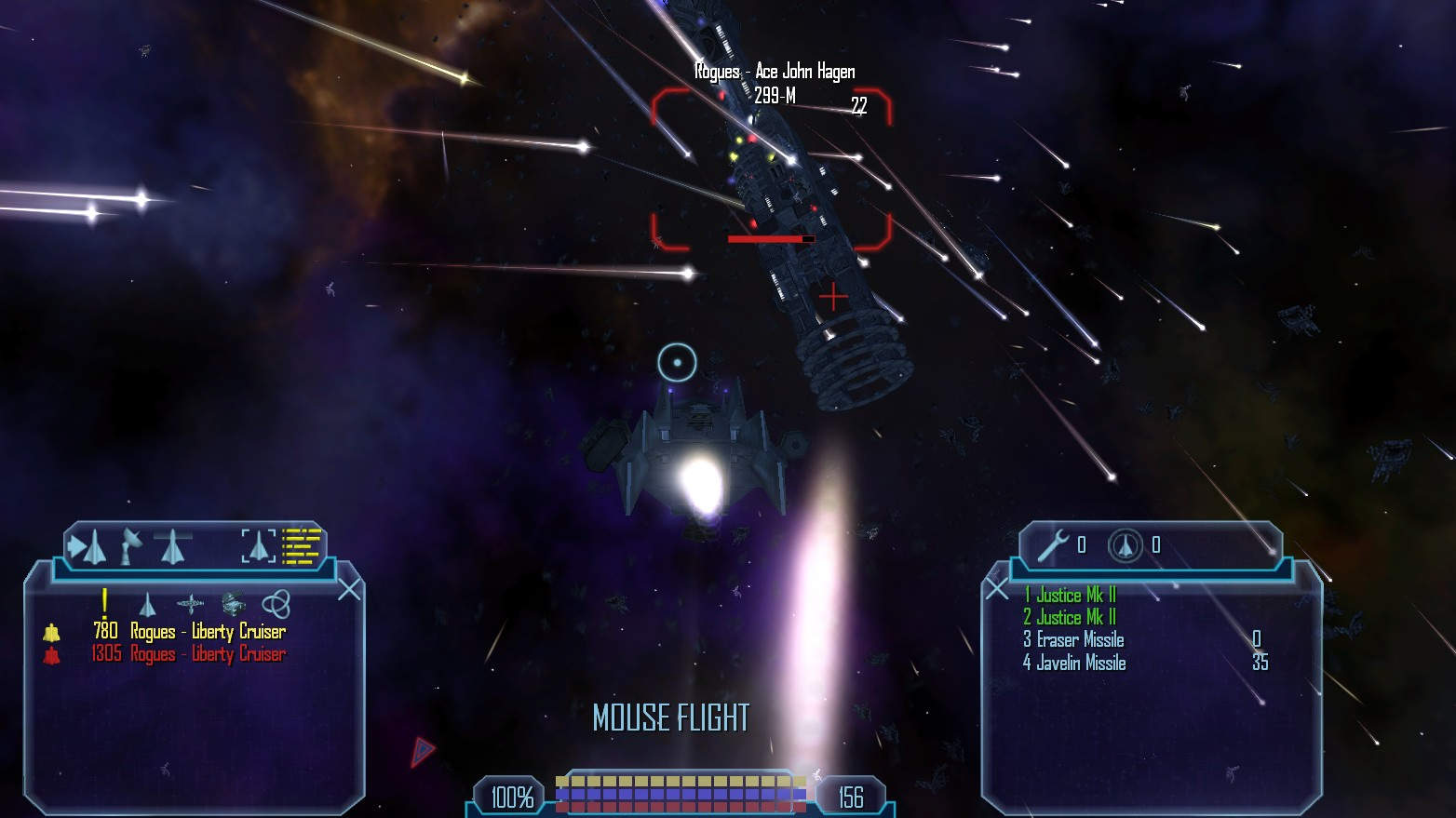
Task: Toggle the red alert bell indicator
Action: [51, 654]
